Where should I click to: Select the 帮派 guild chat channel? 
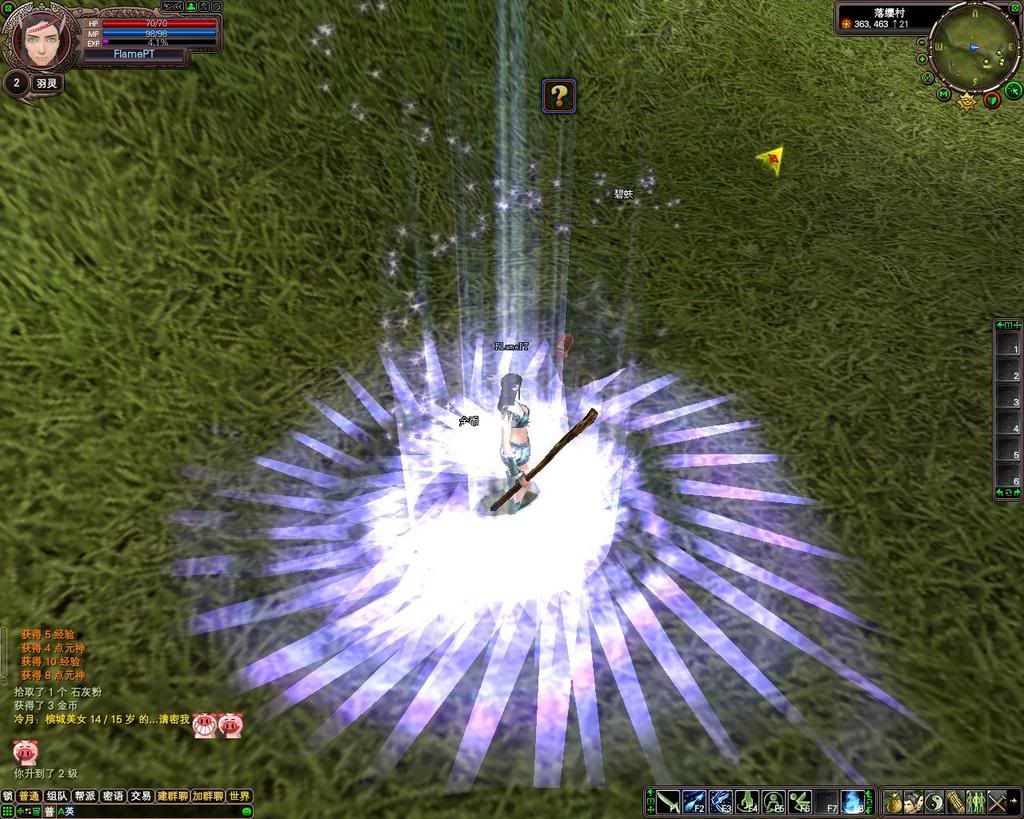coord(85,796)
